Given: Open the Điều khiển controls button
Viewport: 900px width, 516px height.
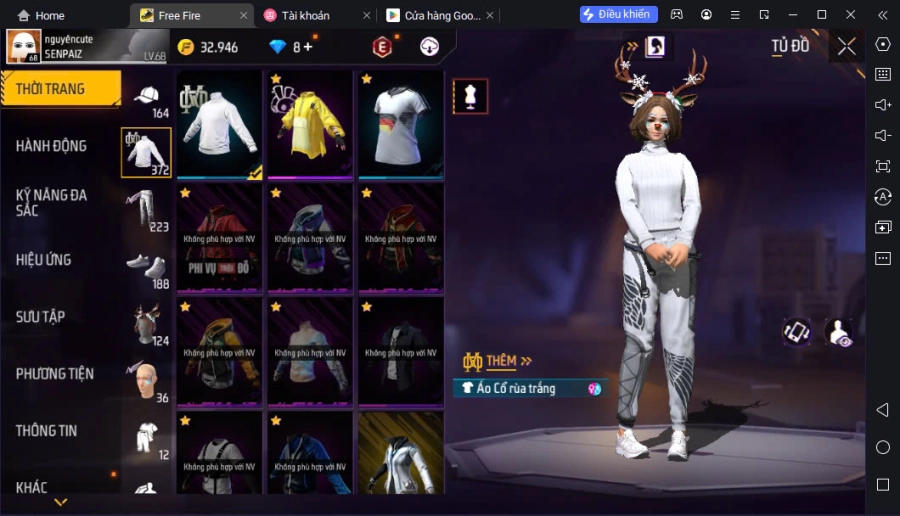Looking at the screenshot, I should pyautogui.click(x=619, y=15).
